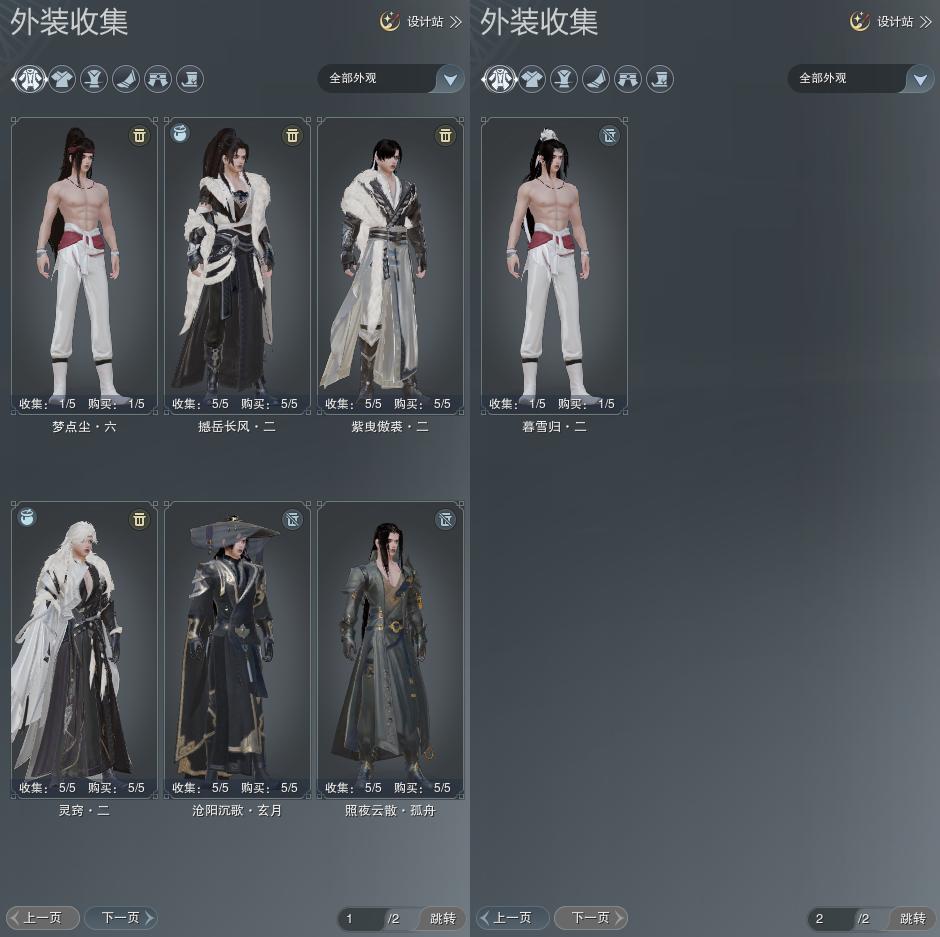Click the corner icon on 照夜云散·孤舟 card

(x=445, y=519)
